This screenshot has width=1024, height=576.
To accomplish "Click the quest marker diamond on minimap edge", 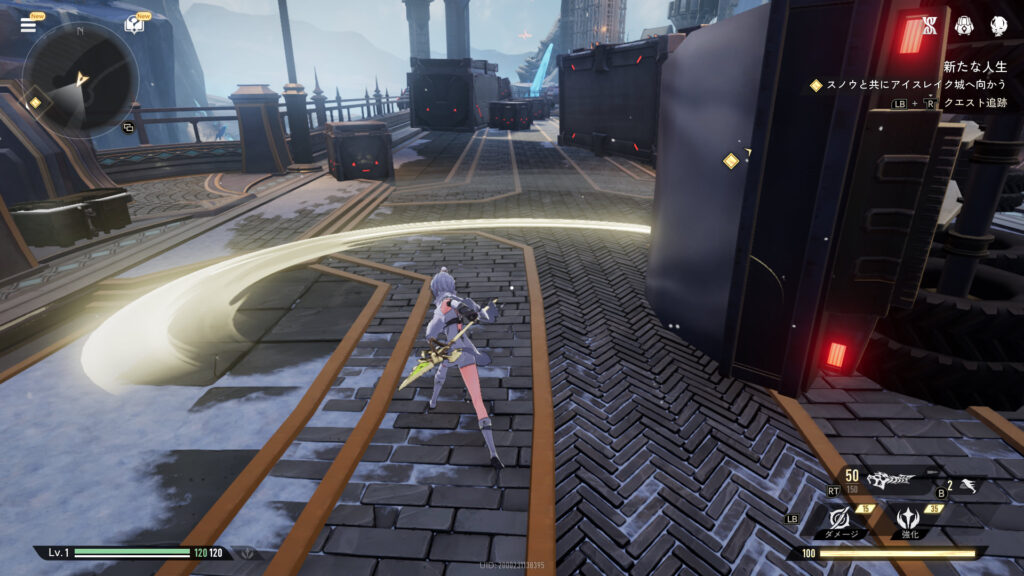I will [x=35, y=102].
